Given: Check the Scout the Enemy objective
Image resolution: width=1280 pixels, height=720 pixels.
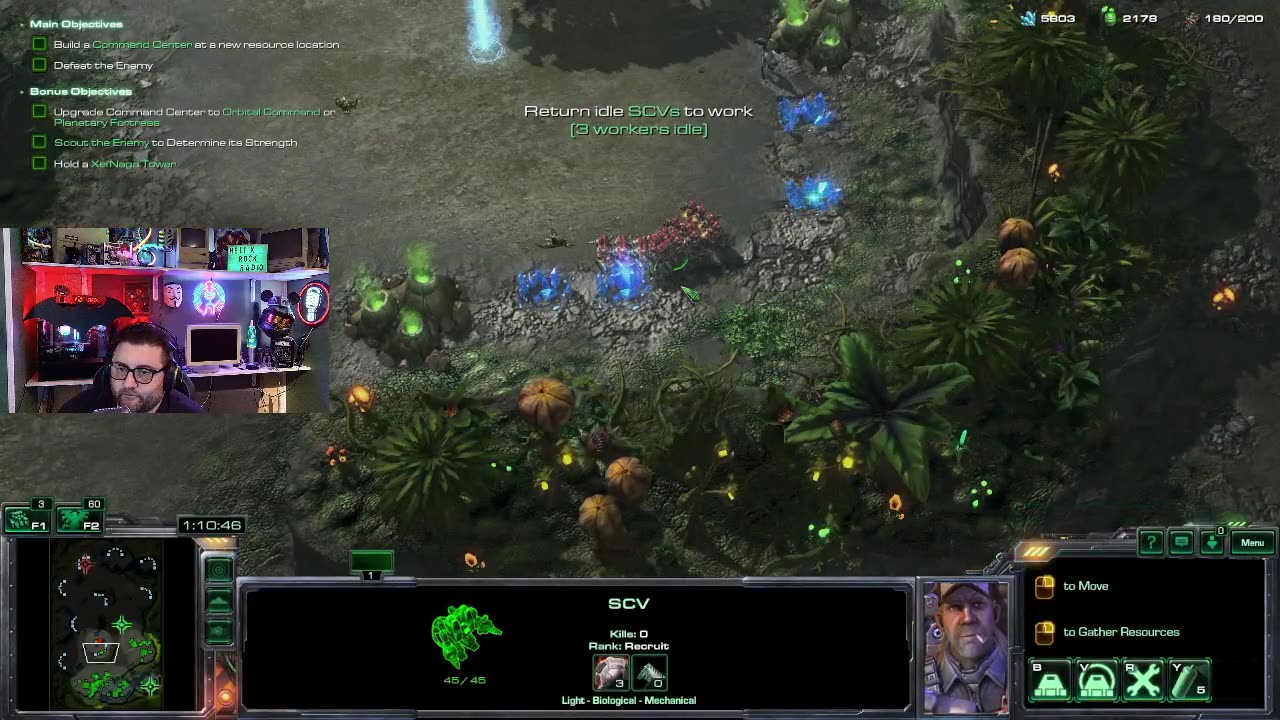Looking at the screenshot, I should pos(39,143).
